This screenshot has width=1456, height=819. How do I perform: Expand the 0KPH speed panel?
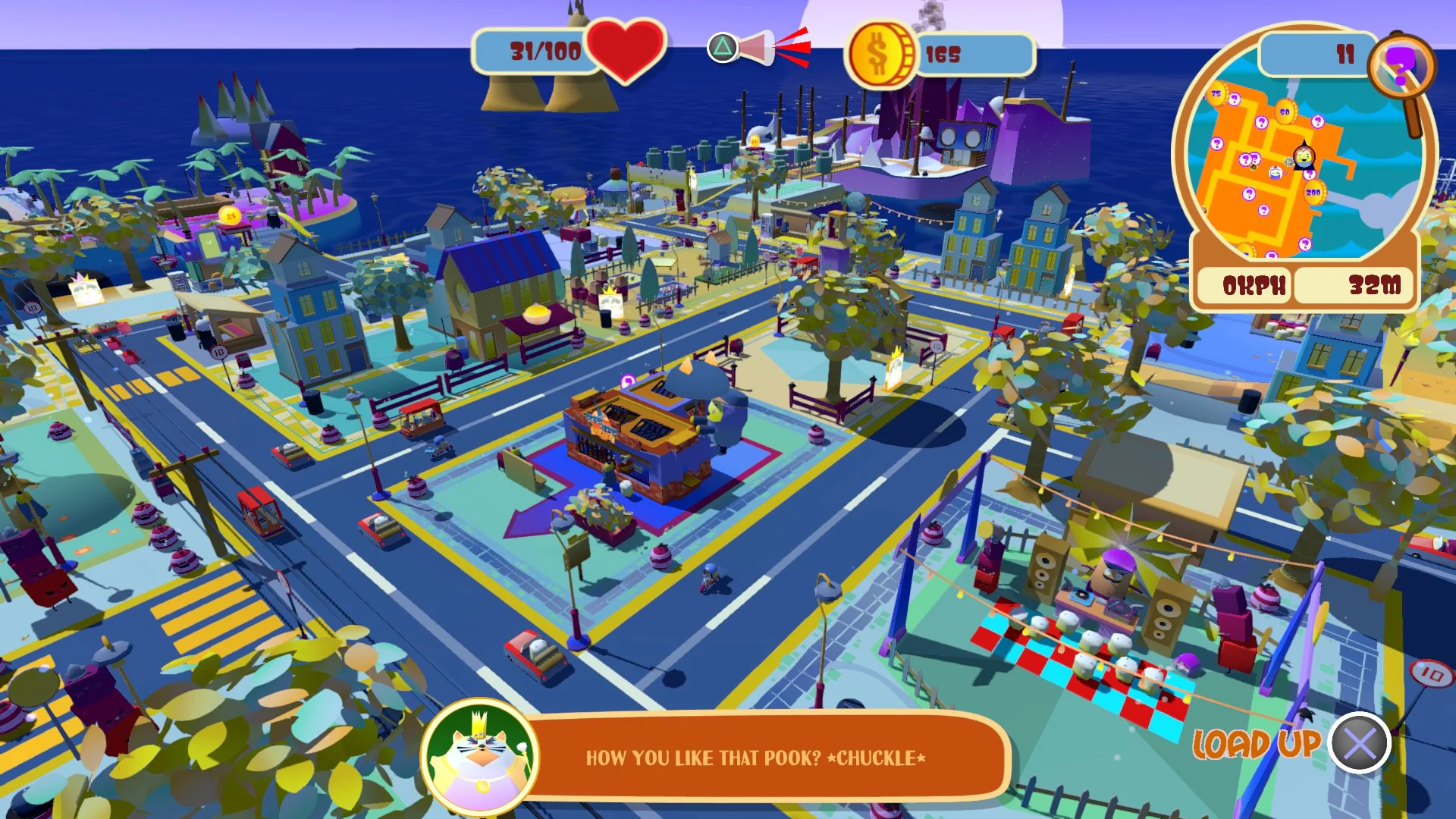1244,286
